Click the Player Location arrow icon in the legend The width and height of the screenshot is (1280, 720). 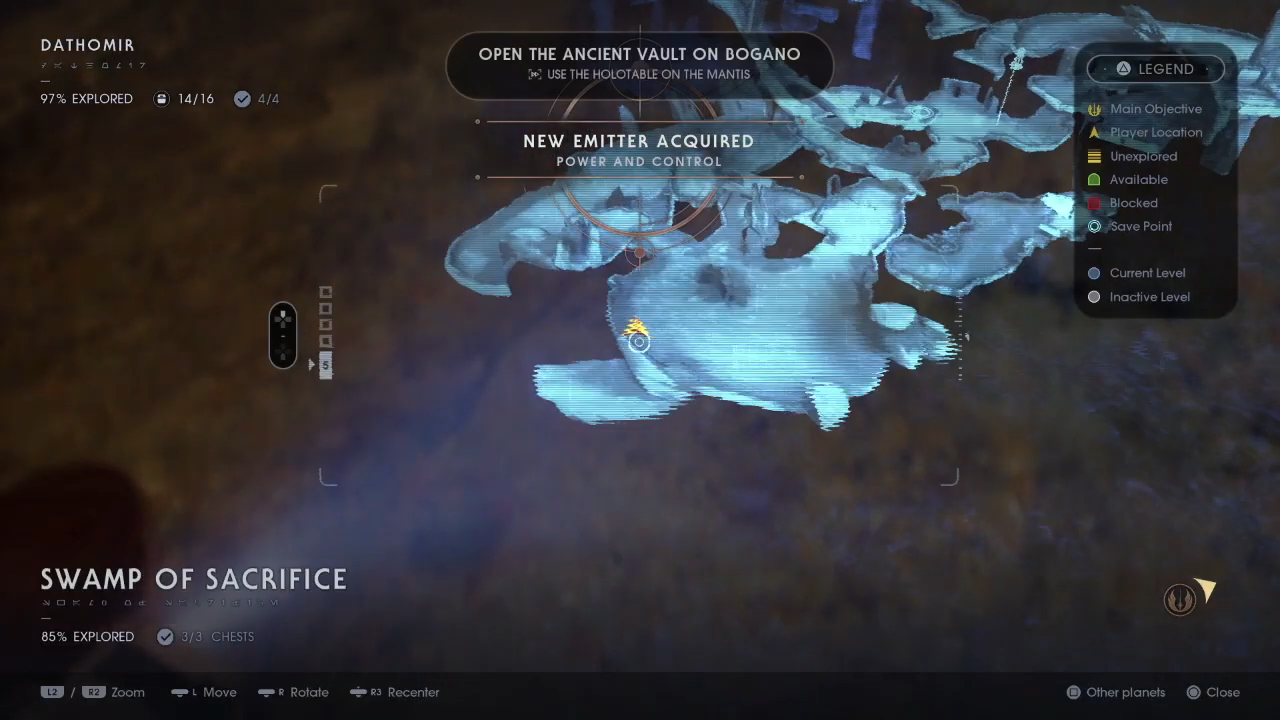point(1094,132)
